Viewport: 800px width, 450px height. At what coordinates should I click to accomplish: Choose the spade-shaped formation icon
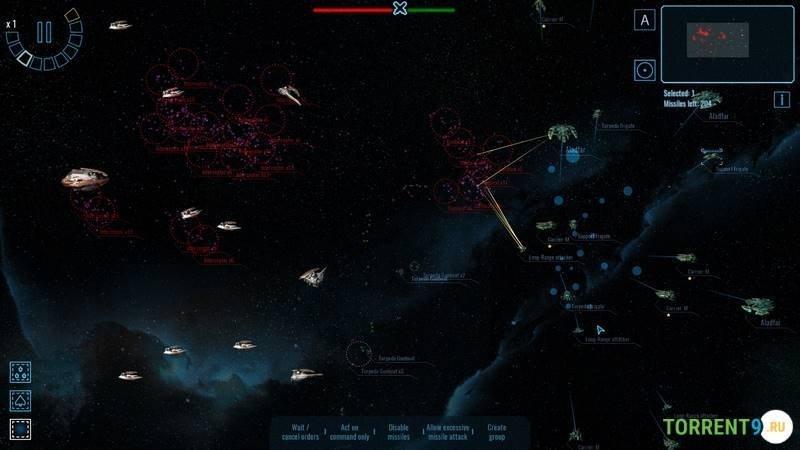[x=20, y=401]
